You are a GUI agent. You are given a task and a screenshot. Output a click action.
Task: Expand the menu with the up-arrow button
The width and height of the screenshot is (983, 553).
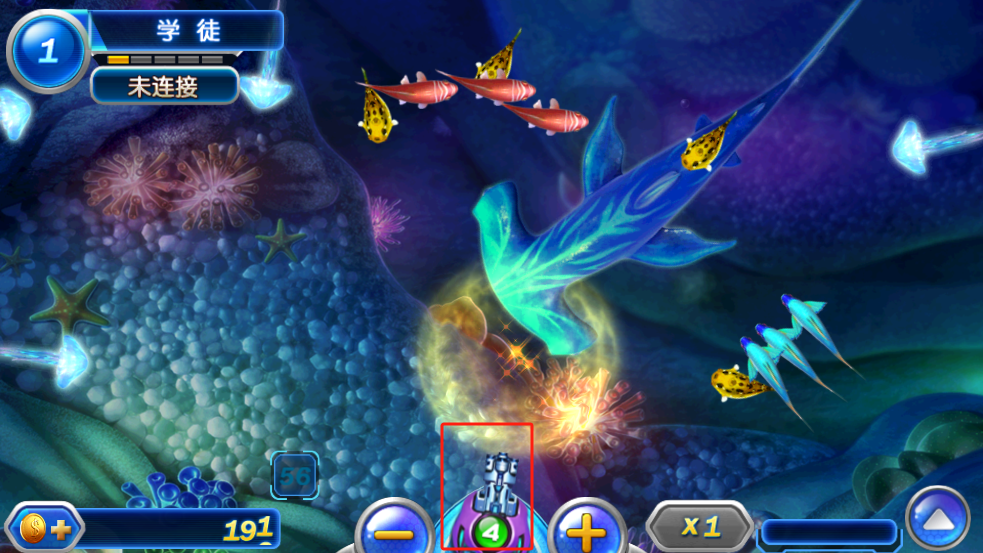pyautogui.click(x=938, y=519)
